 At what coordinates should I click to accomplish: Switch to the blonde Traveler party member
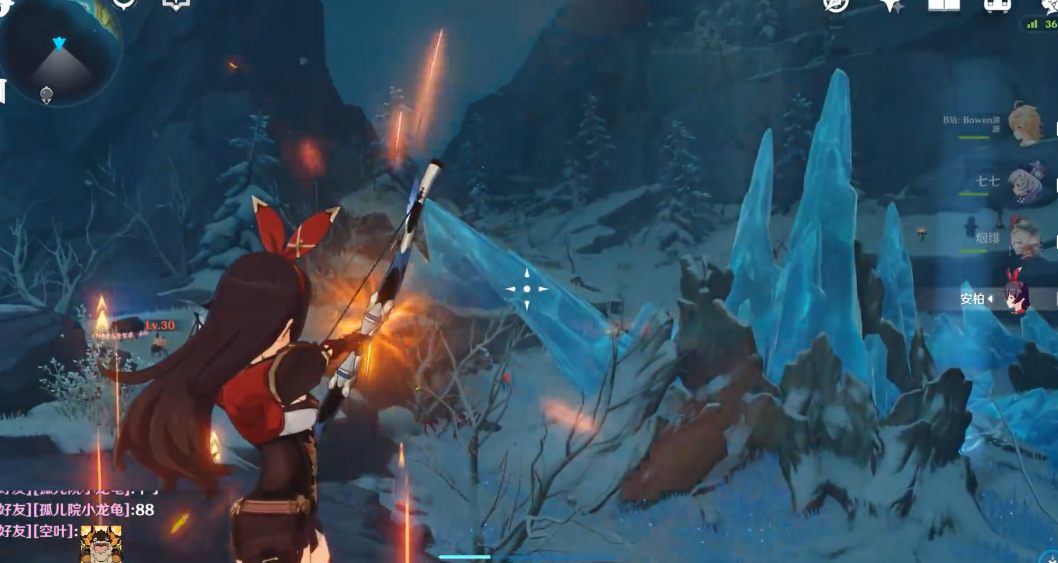[1023, 124]
